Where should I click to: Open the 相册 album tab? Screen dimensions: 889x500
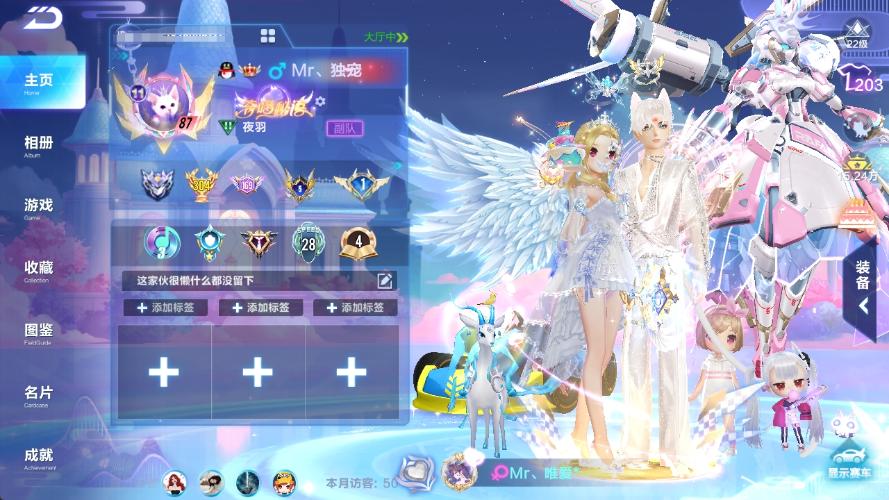tap(40, 145)
